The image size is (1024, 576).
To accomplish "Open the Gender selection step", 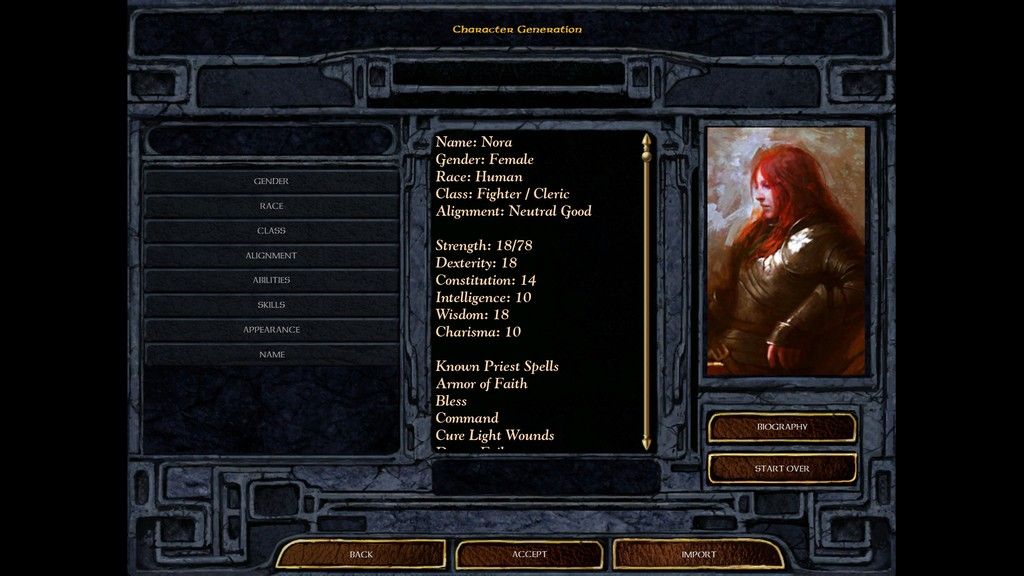I will tap(271, 181).
